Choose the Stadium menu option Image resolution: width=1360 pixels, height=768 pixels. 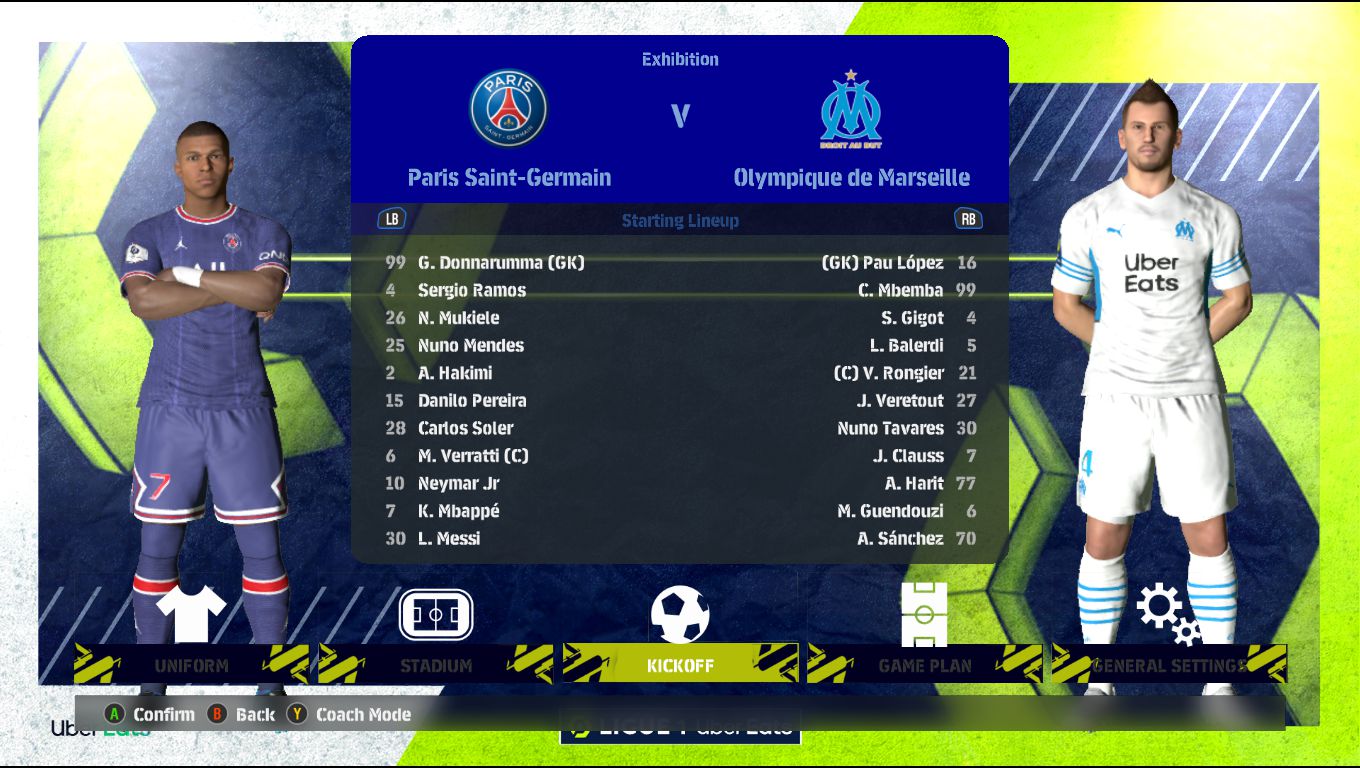pyautogui.click(x=435, y=665)
